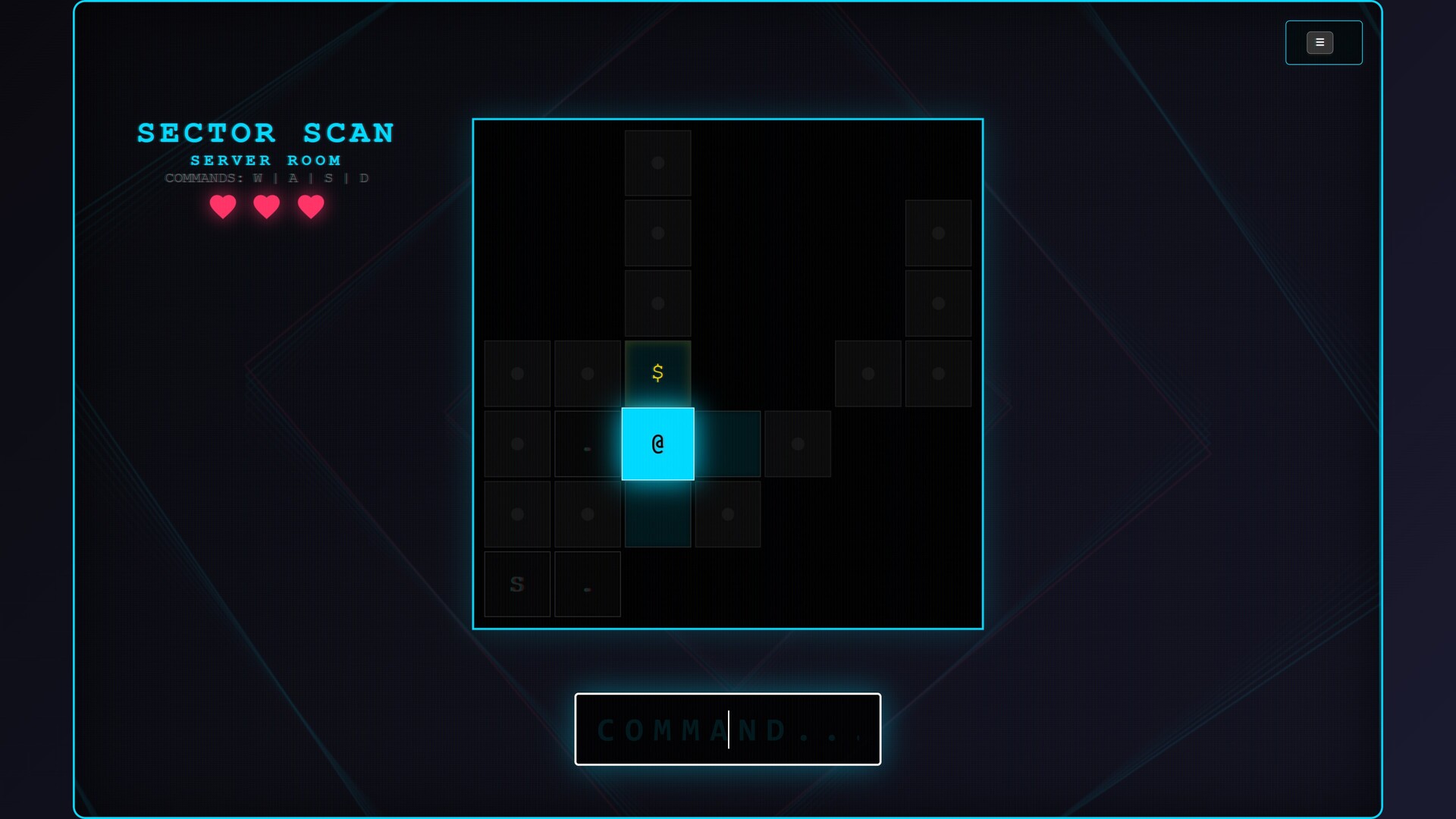Select the @ player tile on the grid
Screen dimensions: 1456x819
657,444
